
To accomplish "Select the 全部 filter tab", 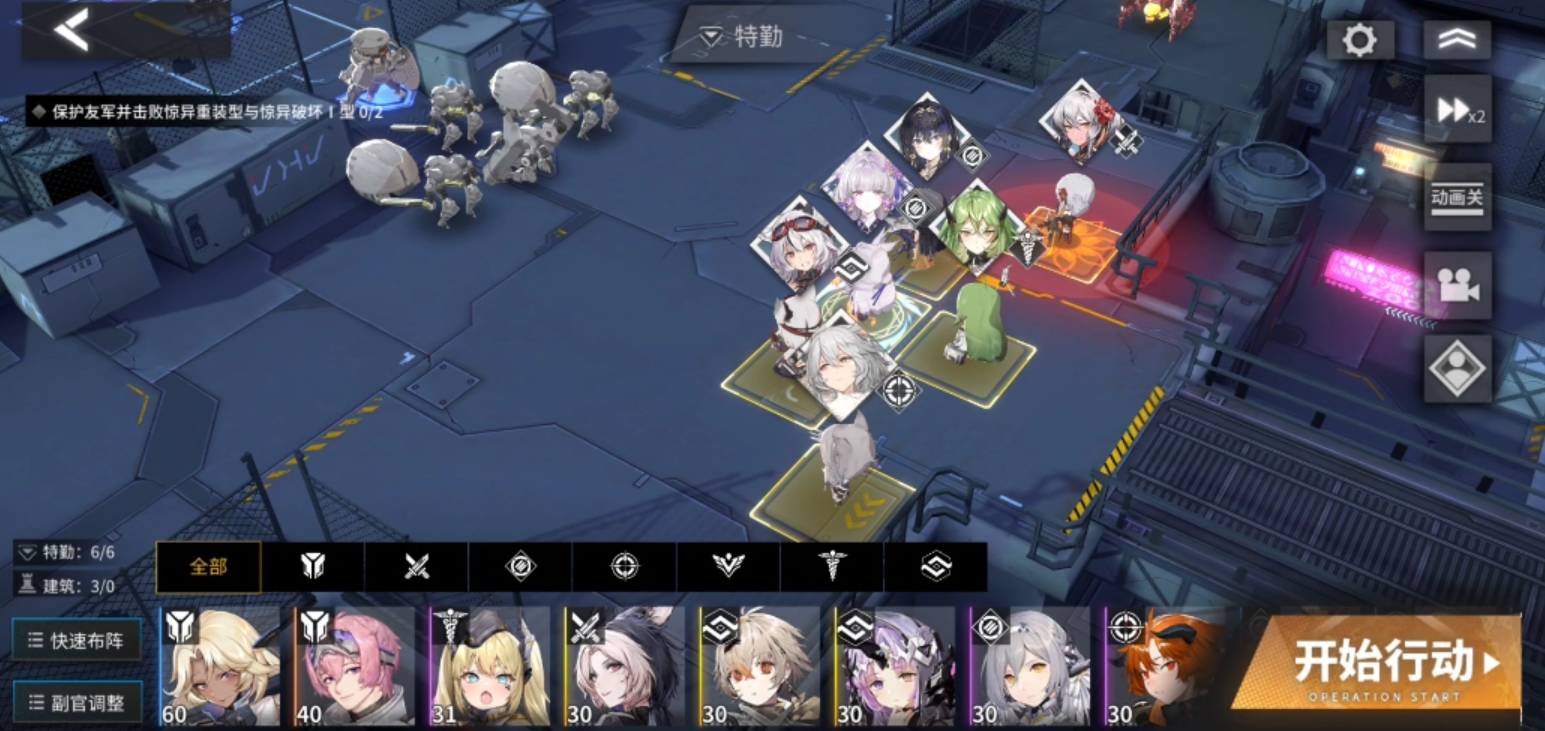I will [208, 567].
